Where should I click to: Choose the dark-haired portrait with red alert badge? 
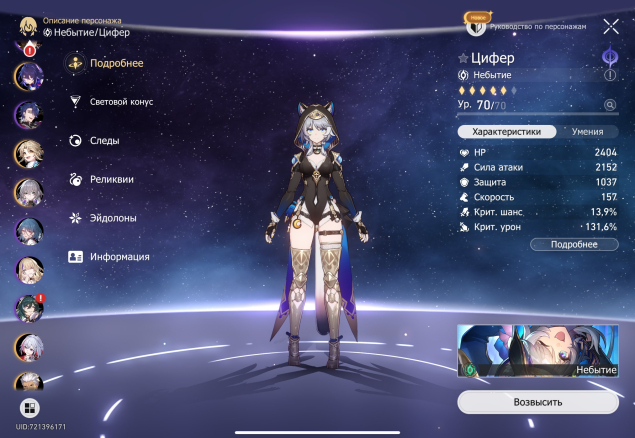coord(27,308)
